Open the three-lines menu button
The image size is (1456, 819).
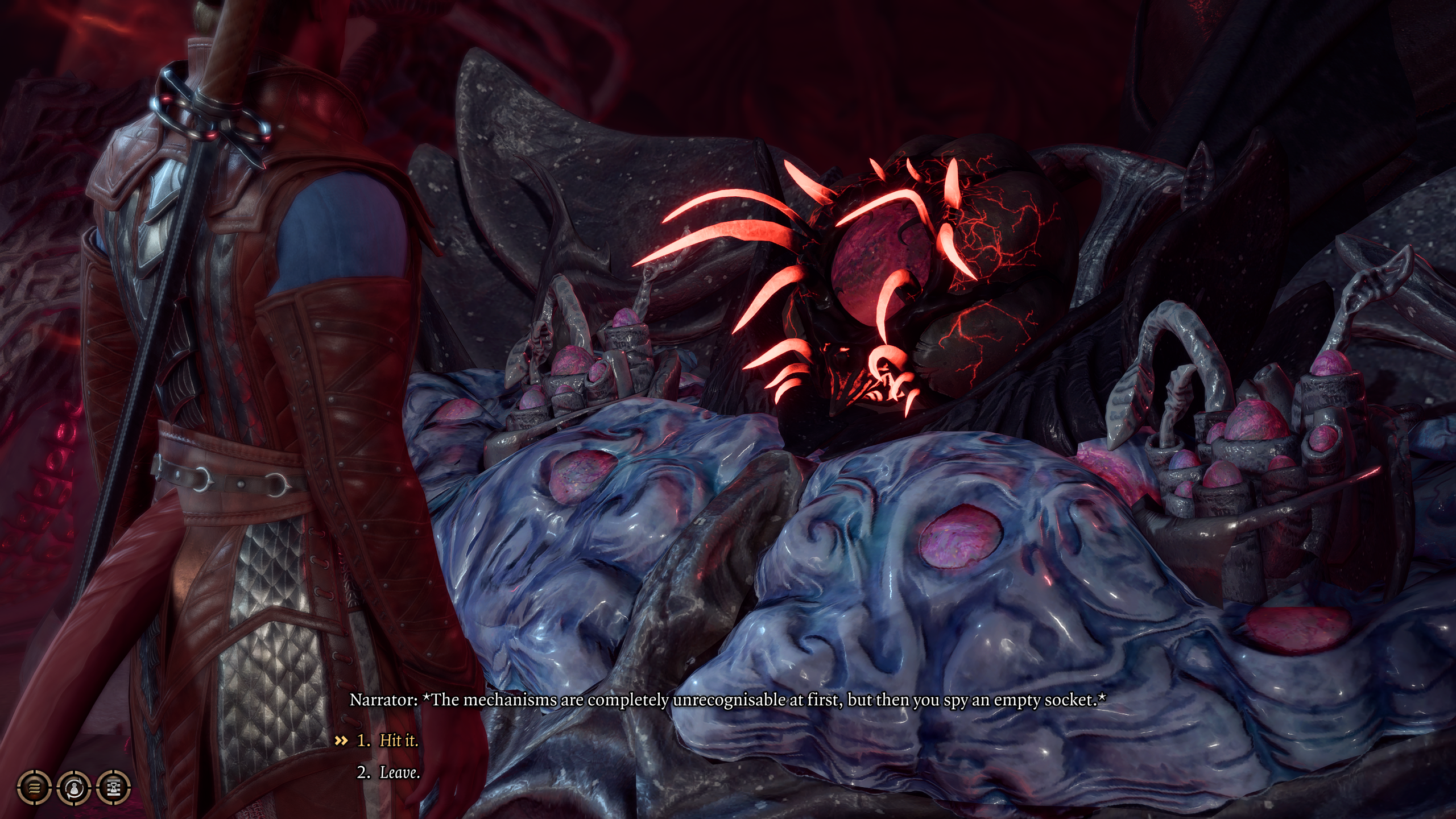35,788
